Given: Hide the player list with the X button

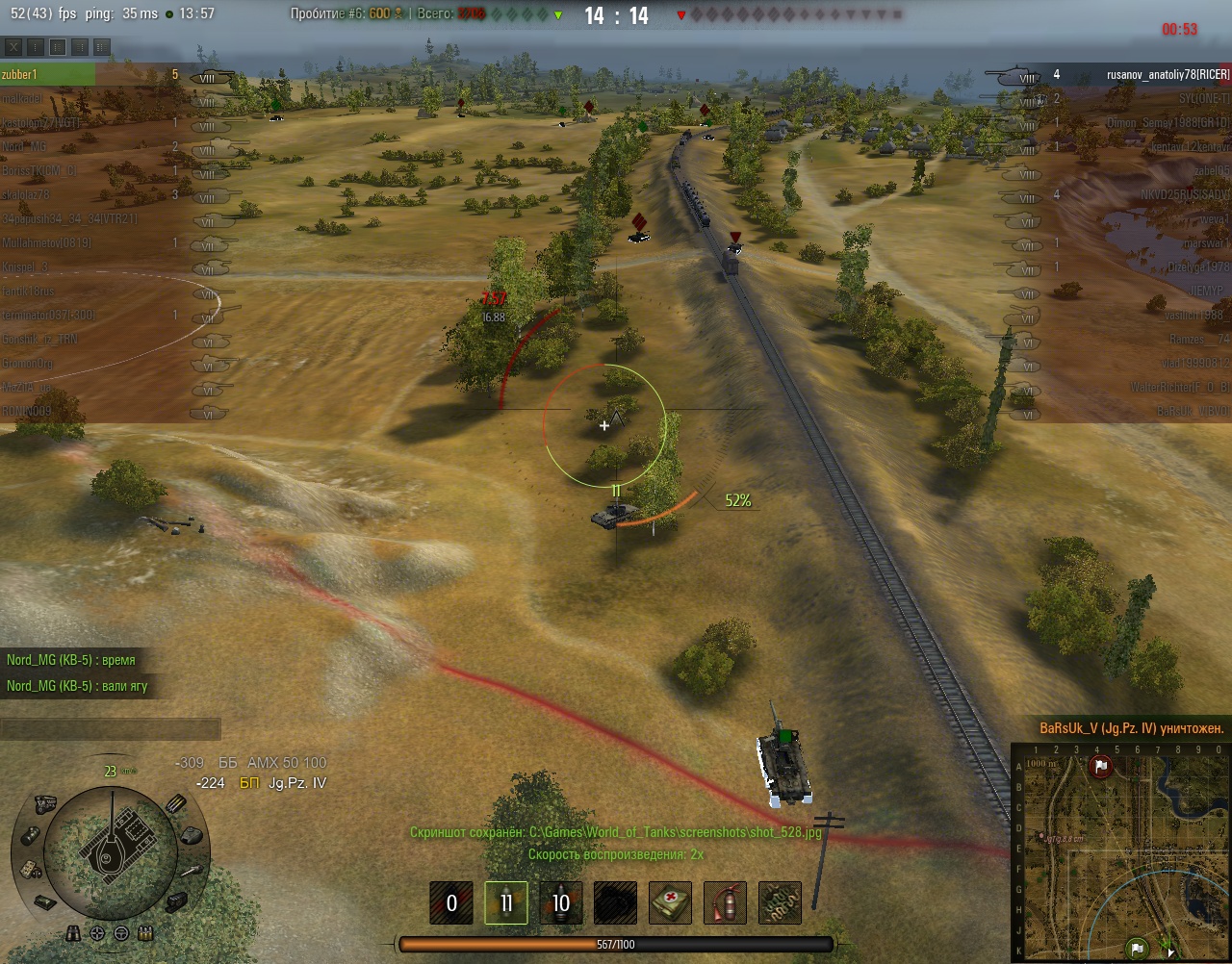Looking at the screenshot, I should 14,46.
